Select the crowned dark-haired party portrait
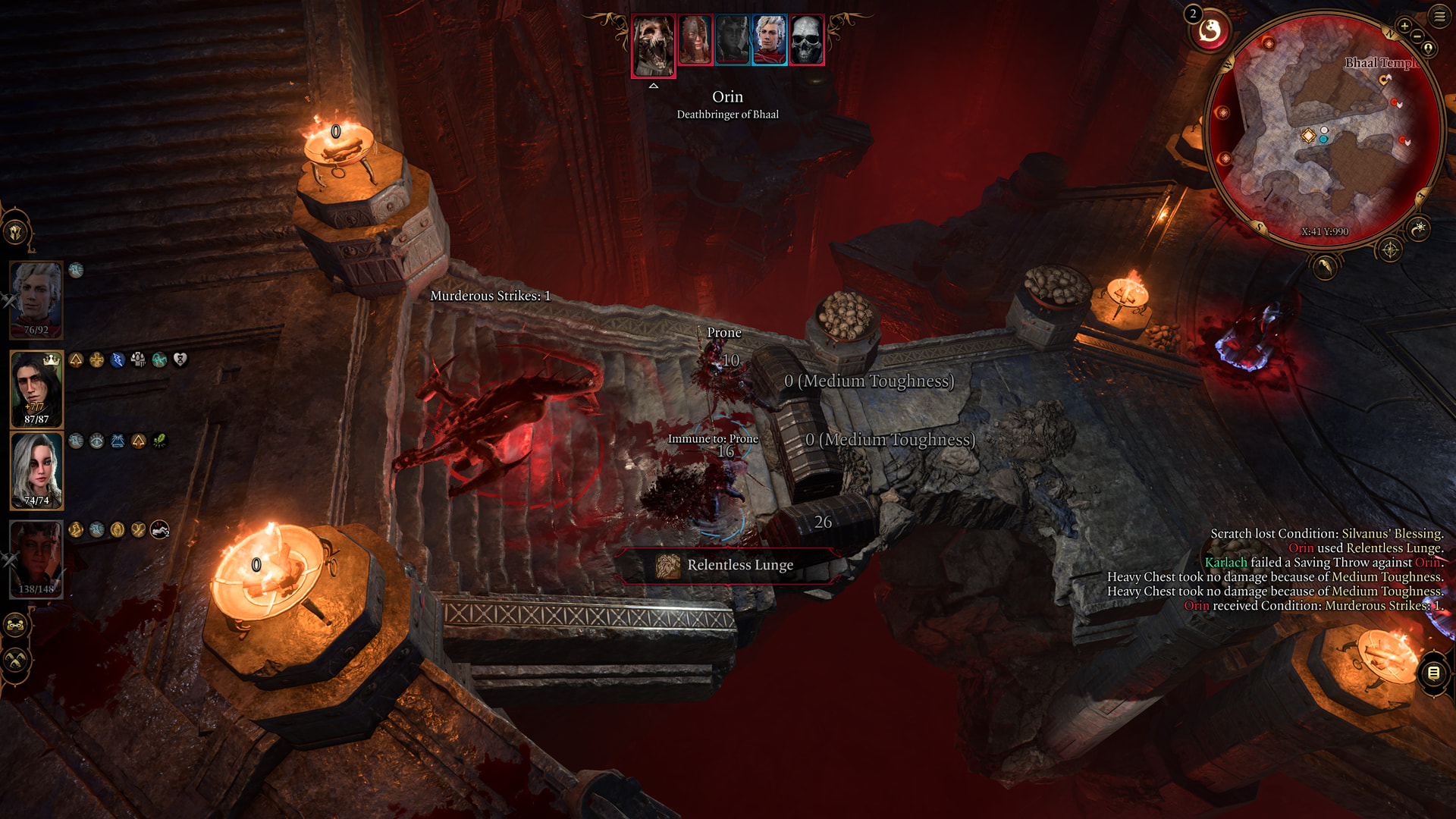 (x=36, y=388)
